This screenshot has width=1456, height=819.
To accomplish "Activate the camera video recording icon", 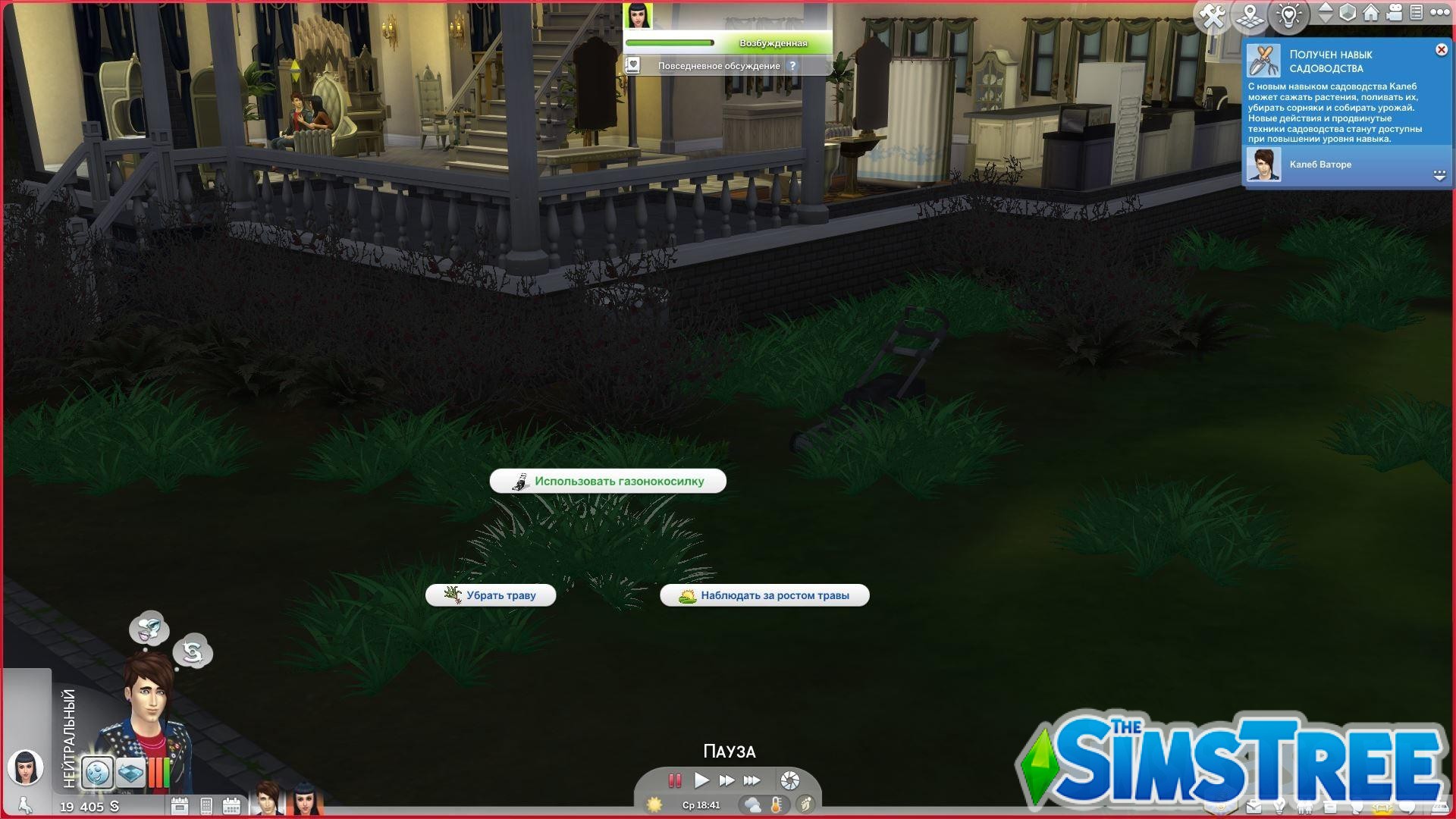I will tap(1394, 13).
